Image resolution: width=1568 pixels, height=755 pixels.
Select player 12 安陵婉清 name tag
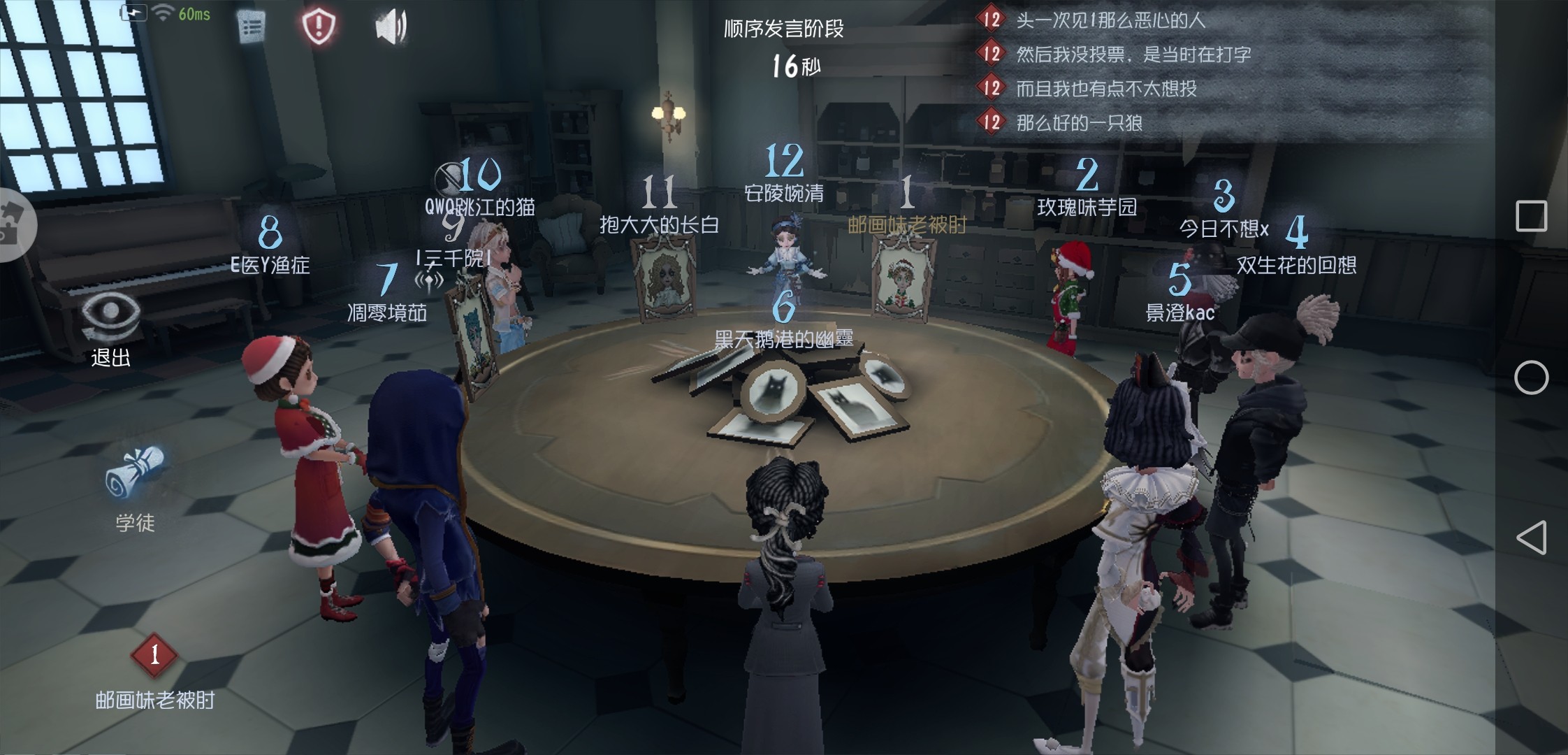[x=784, y=193]
